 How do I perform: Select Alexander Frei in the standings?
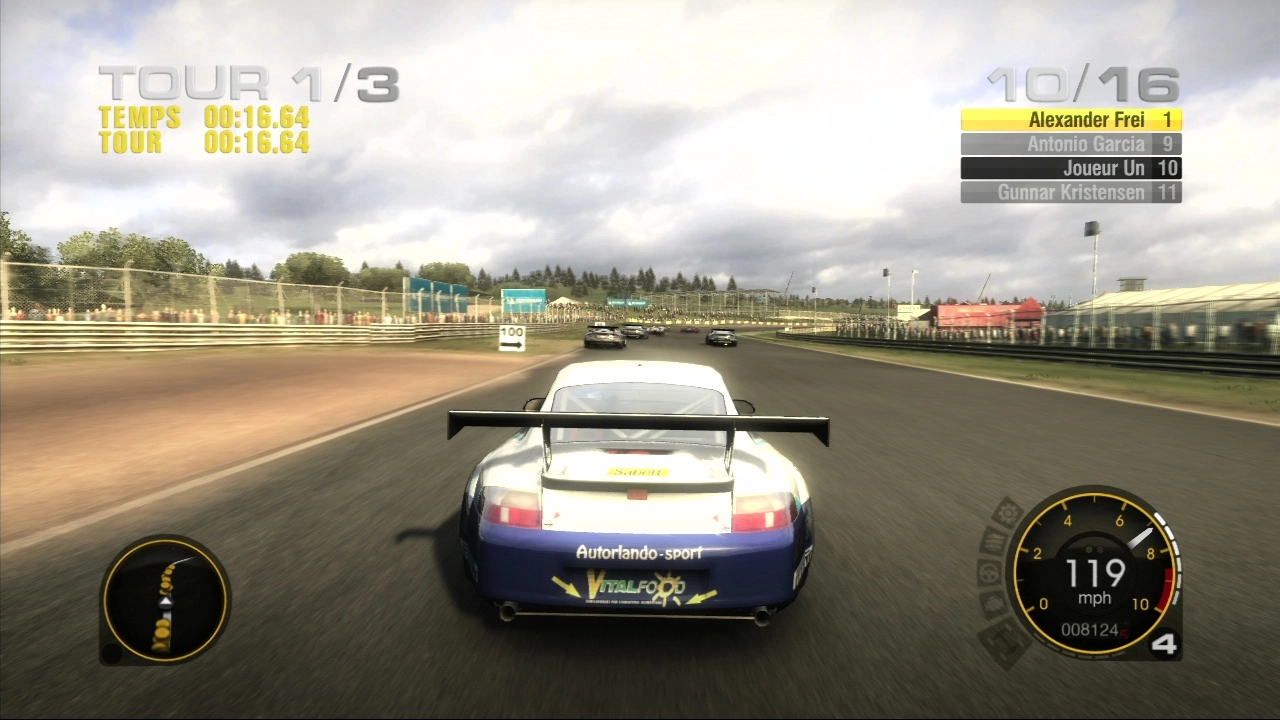[1071, 120]
